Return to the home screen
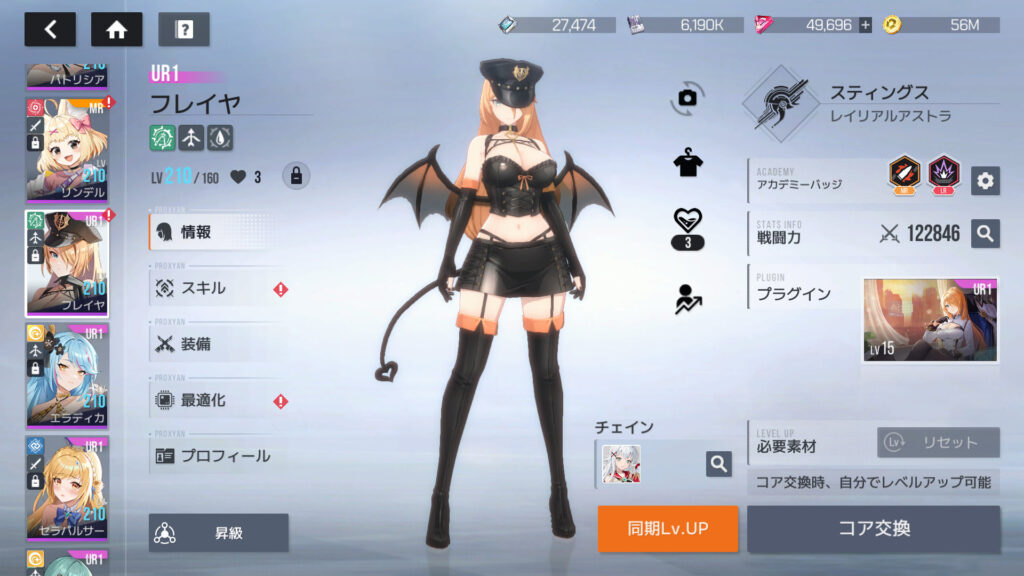This screenshot has height=576, width=1024. tap(117, 29)
